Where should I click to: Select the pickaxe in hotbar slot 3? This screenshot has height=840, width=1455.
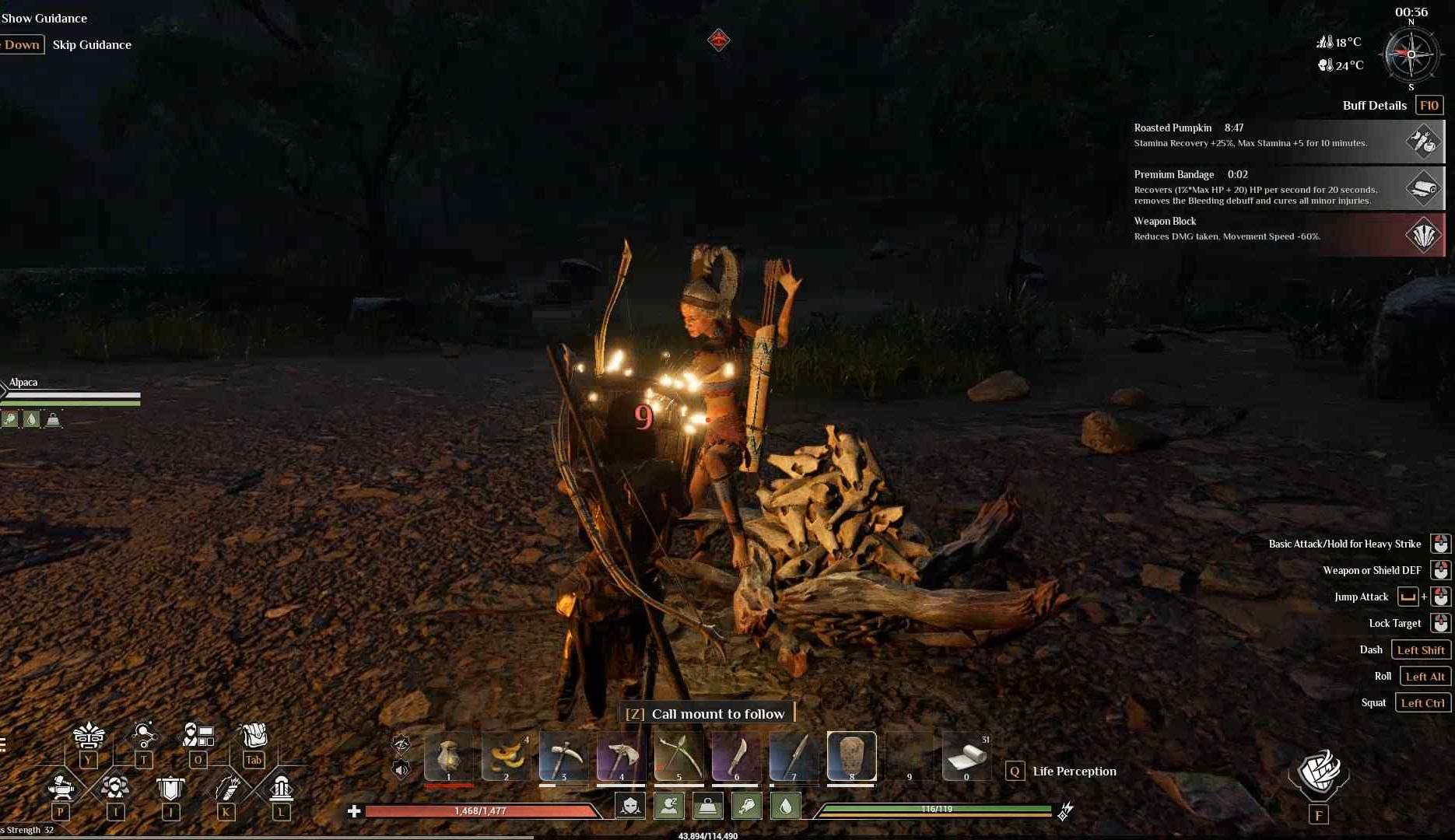563,755
